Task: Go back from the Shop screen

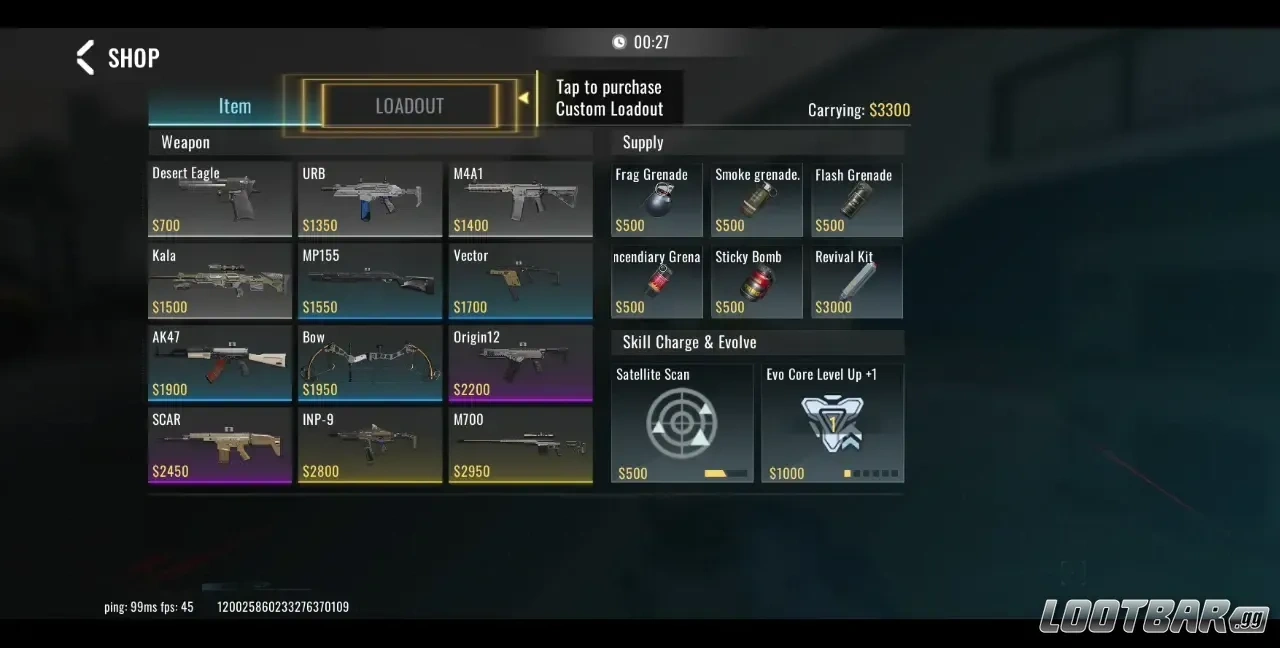Action: coord(87,58)
